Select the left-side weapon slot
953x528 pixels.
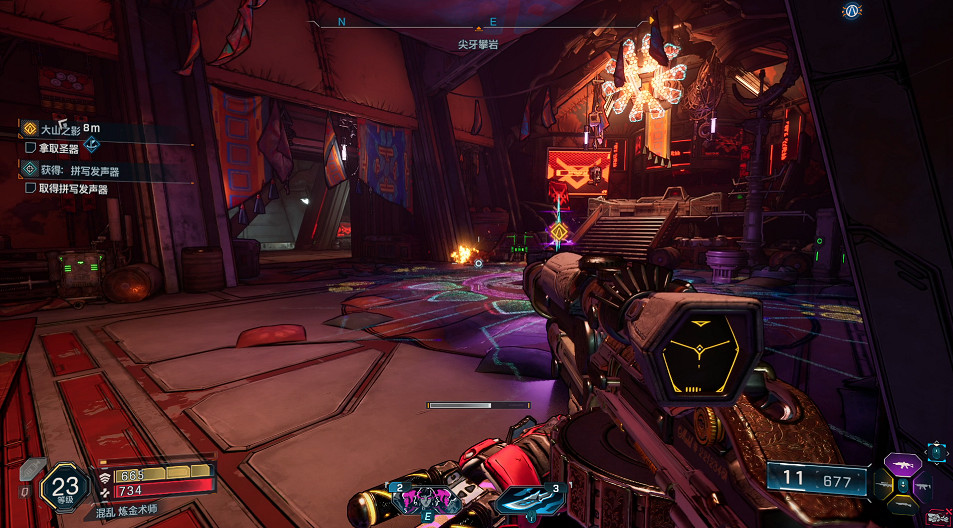[x=882, y=487]
